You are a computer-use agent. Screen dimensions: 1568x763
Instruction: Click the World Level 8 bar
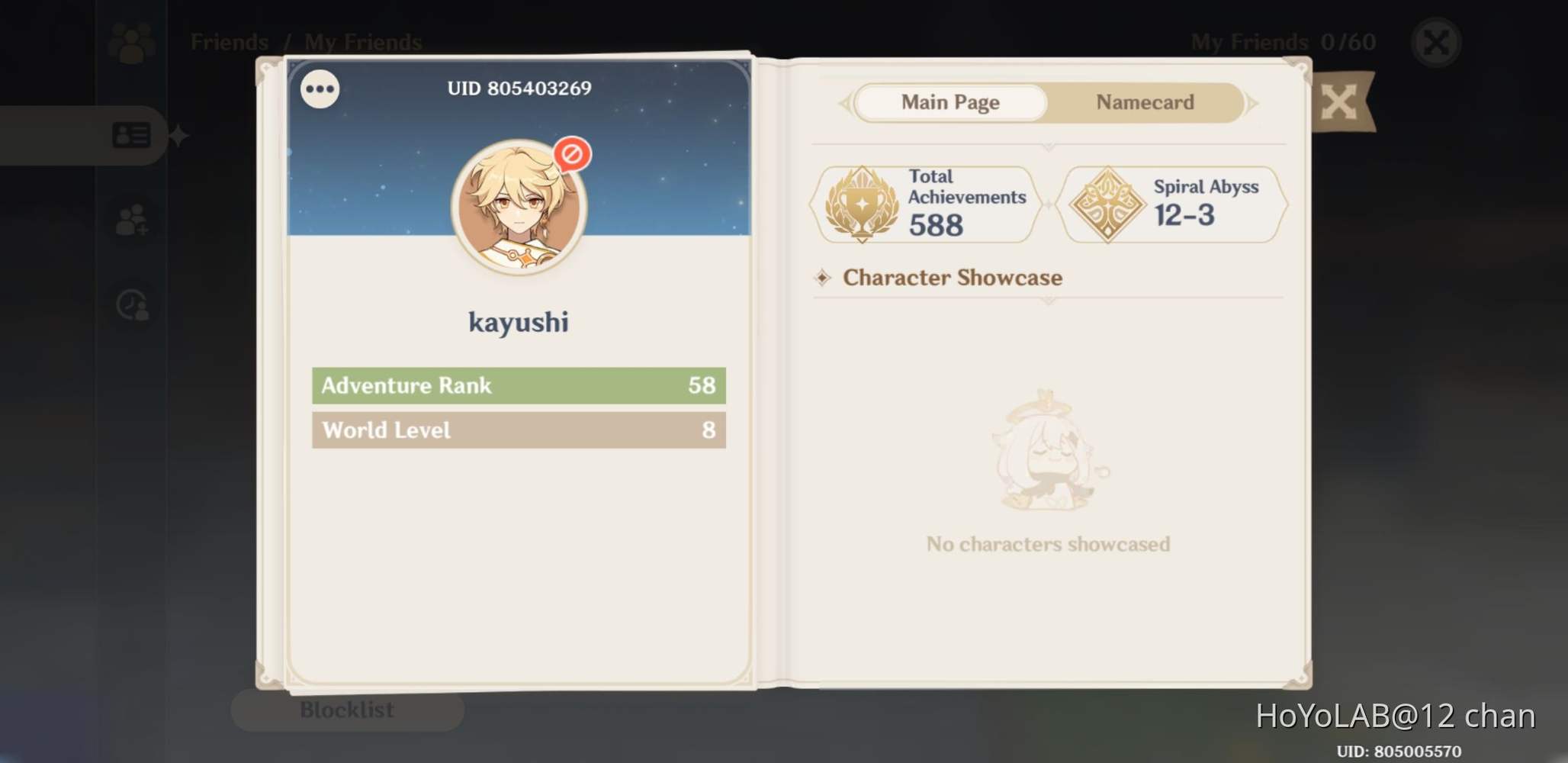519,430
